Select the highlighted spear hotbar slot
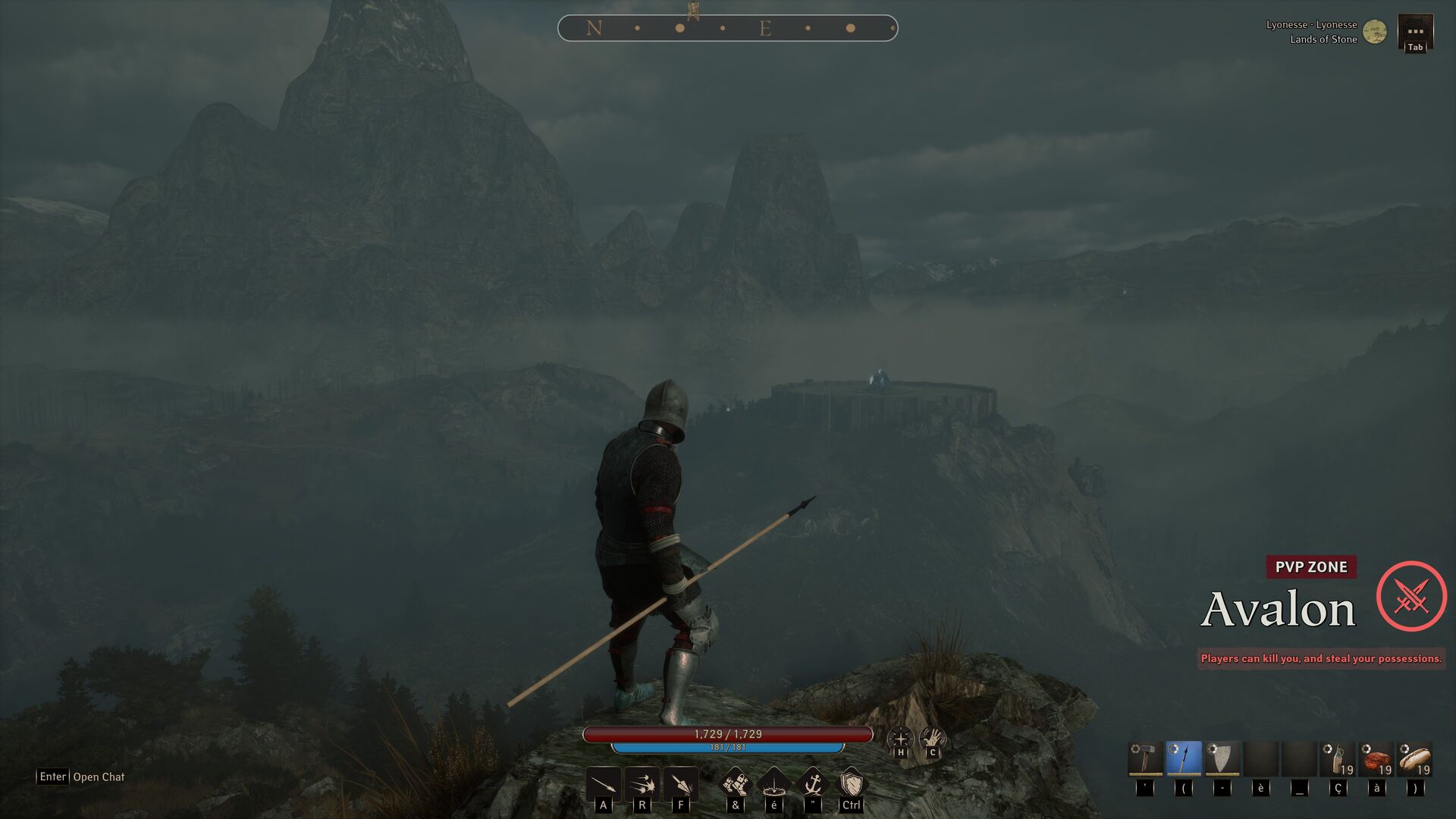1456x819 pixels. [x=1184, y=759]
